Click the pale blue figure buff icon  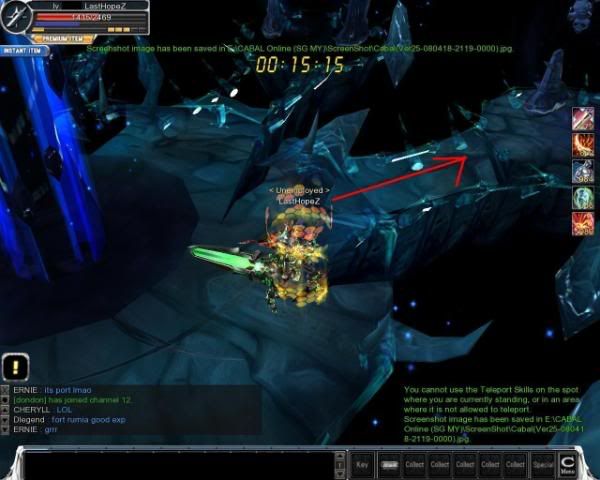click(583, 172)
